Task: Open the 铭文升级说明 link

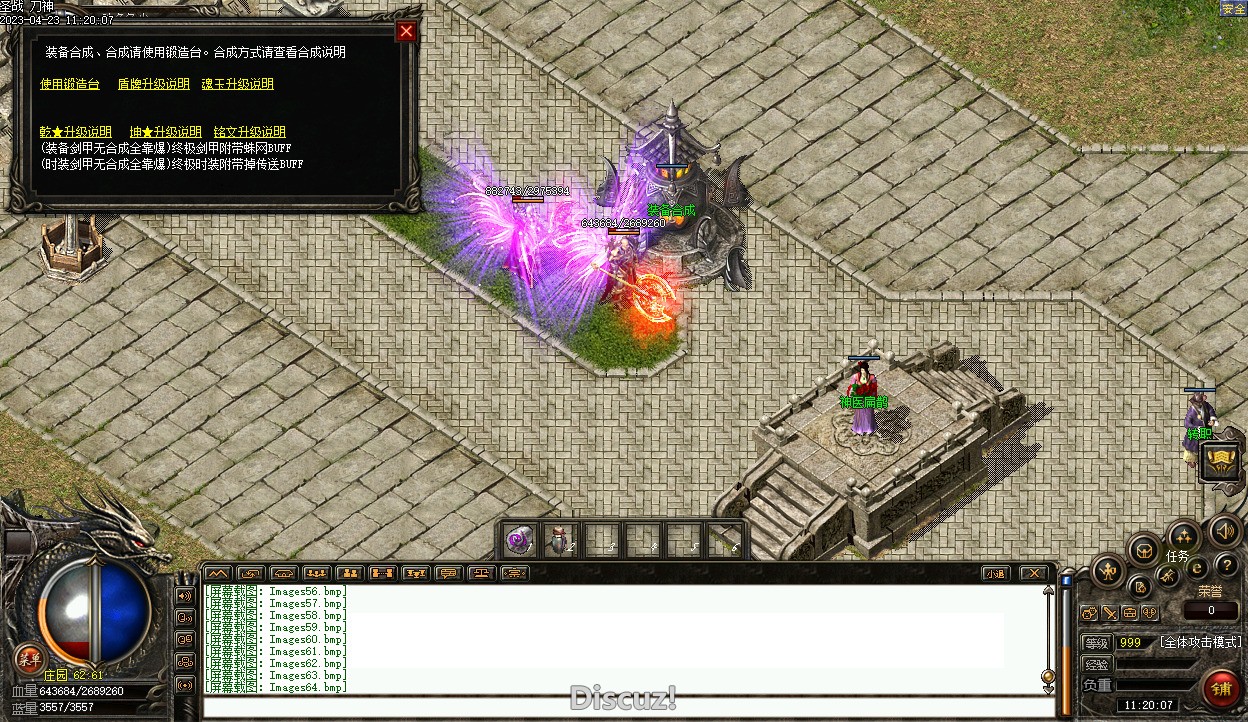Action: click(x=249, y=132)
